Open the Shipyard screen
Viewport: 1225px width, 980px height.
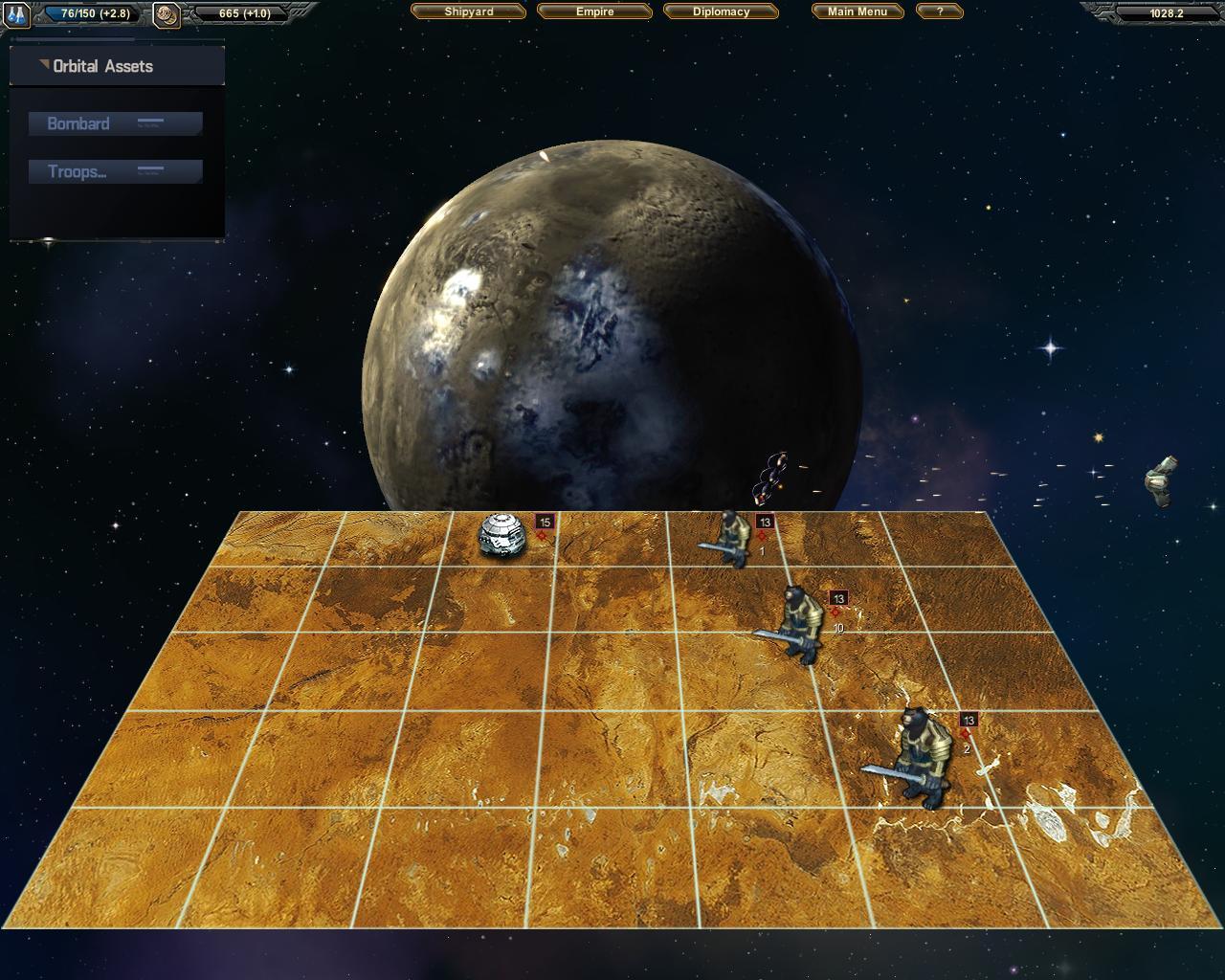pos(469,11)
